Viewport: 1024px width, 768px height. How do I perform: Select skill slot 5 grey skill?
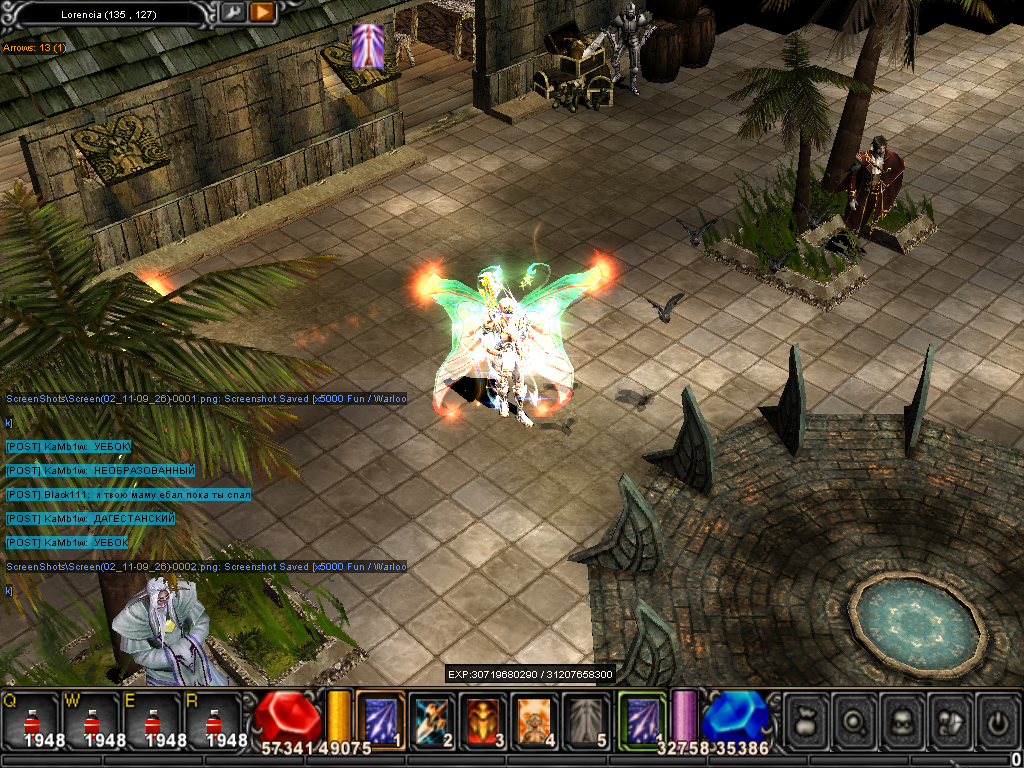pos(586,720)
